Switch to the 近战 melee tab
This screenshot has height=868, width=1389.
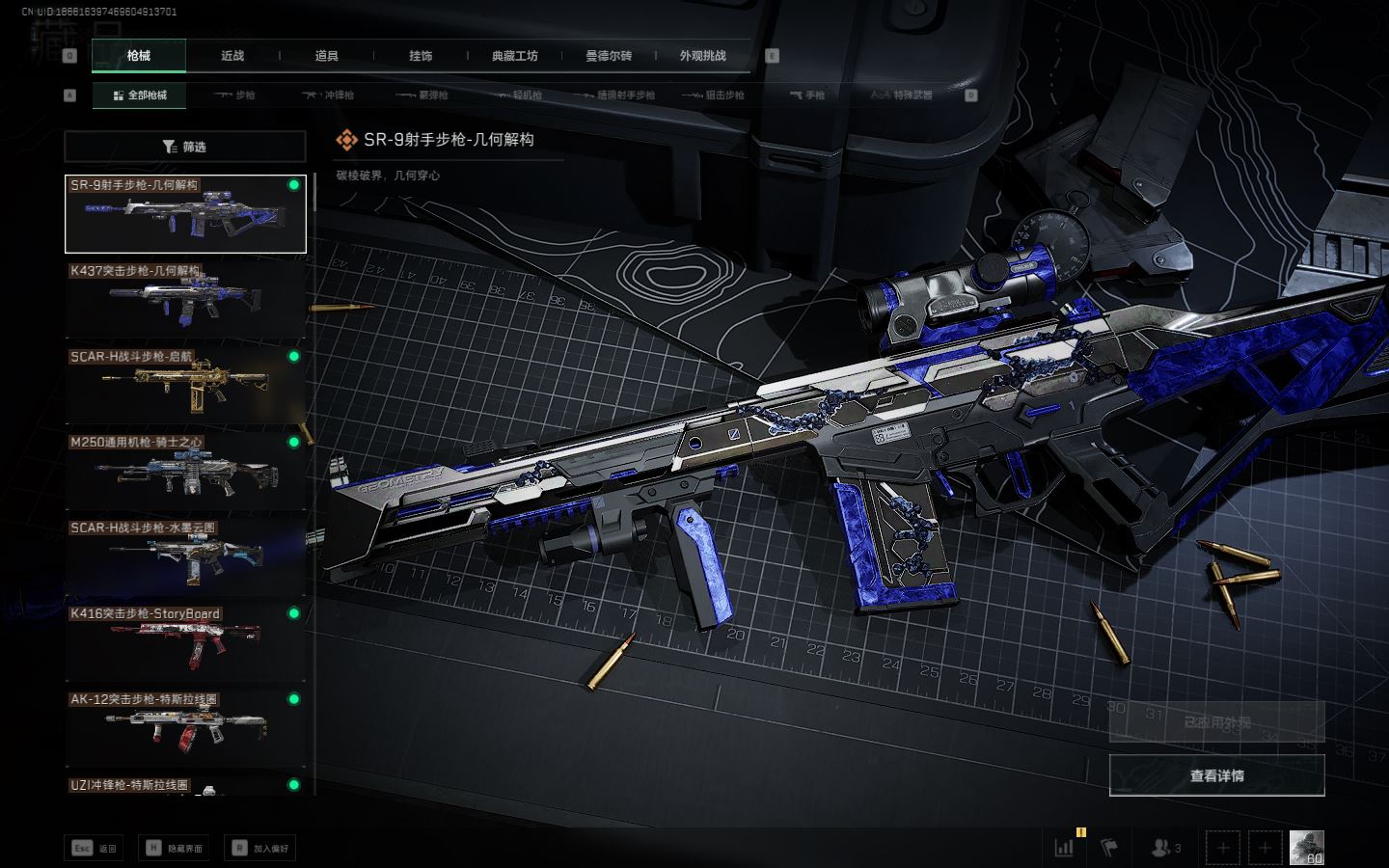(x=232, y=56)
